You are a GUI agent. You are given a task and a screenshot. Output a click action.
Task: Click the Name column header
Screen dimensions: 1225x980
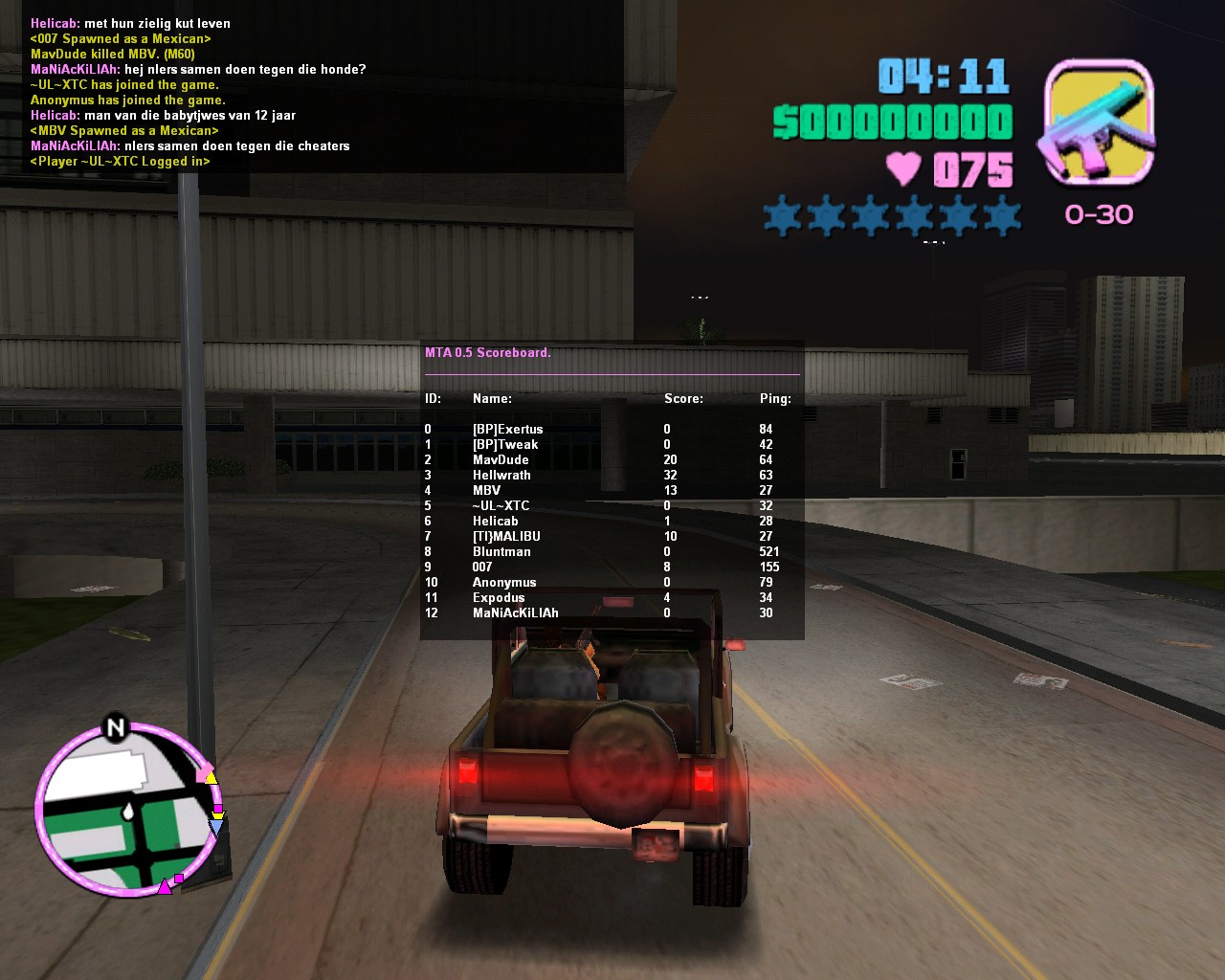point(492,399)
